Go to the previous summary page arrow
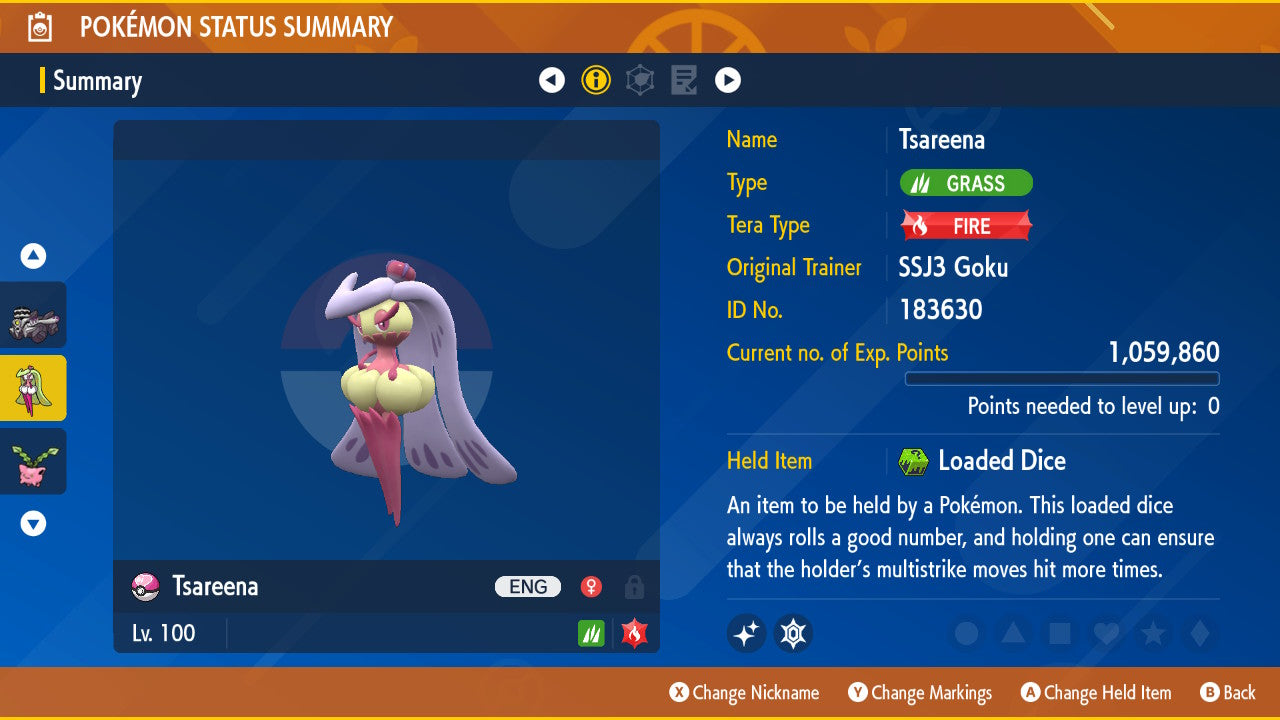The width and height of the screenshot is (1280, 720). coord(552,80)
